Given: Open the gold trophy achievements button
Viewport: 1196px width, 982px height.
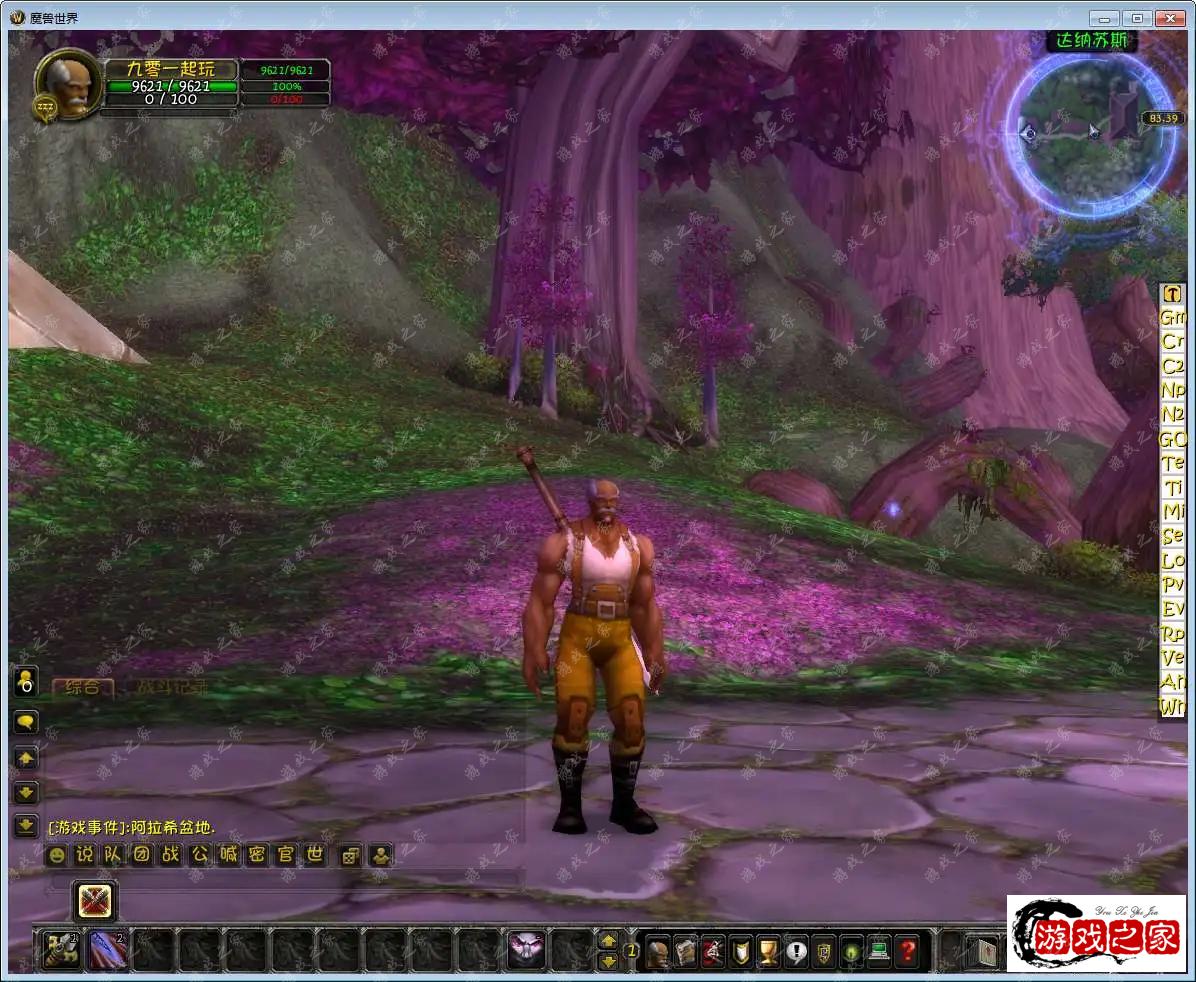Looking at the screenshot, I should point(768,950).
